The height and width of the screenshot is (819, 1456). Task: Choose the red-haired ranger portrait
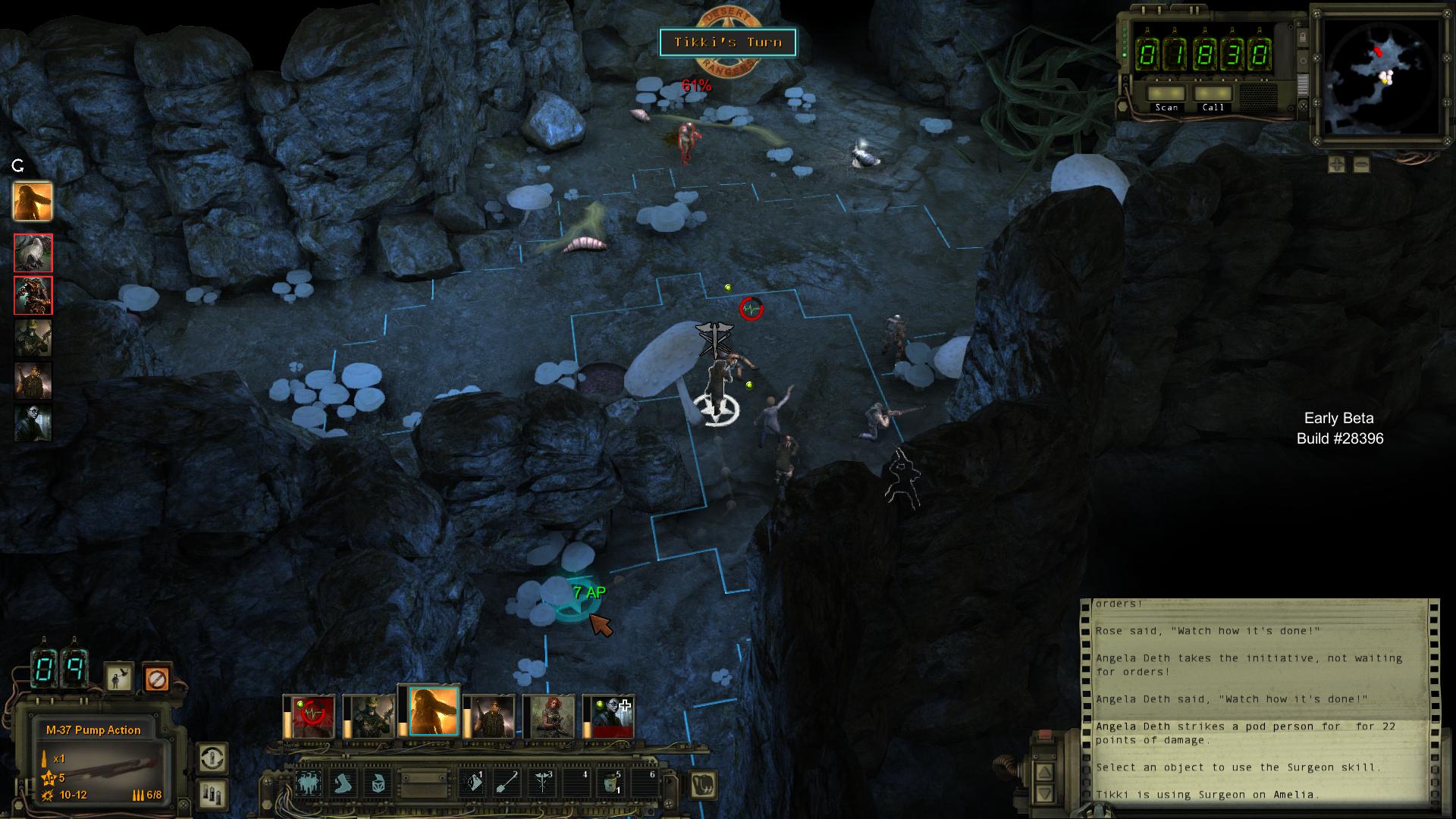pyautogui.click(x=552, y=716)
